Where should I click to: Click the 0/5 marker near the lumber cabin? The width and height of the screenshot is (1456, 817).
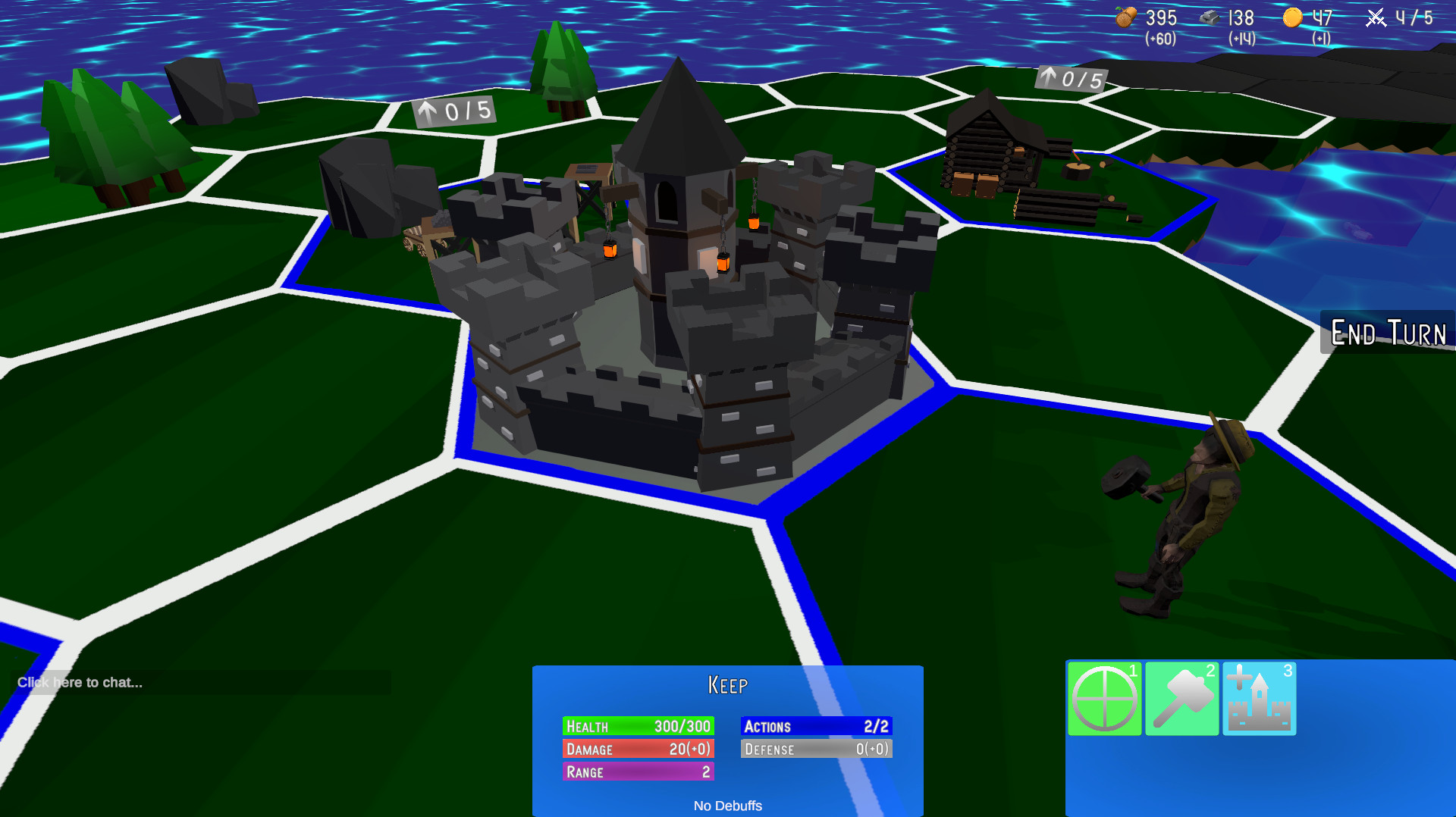[1072, 78]
